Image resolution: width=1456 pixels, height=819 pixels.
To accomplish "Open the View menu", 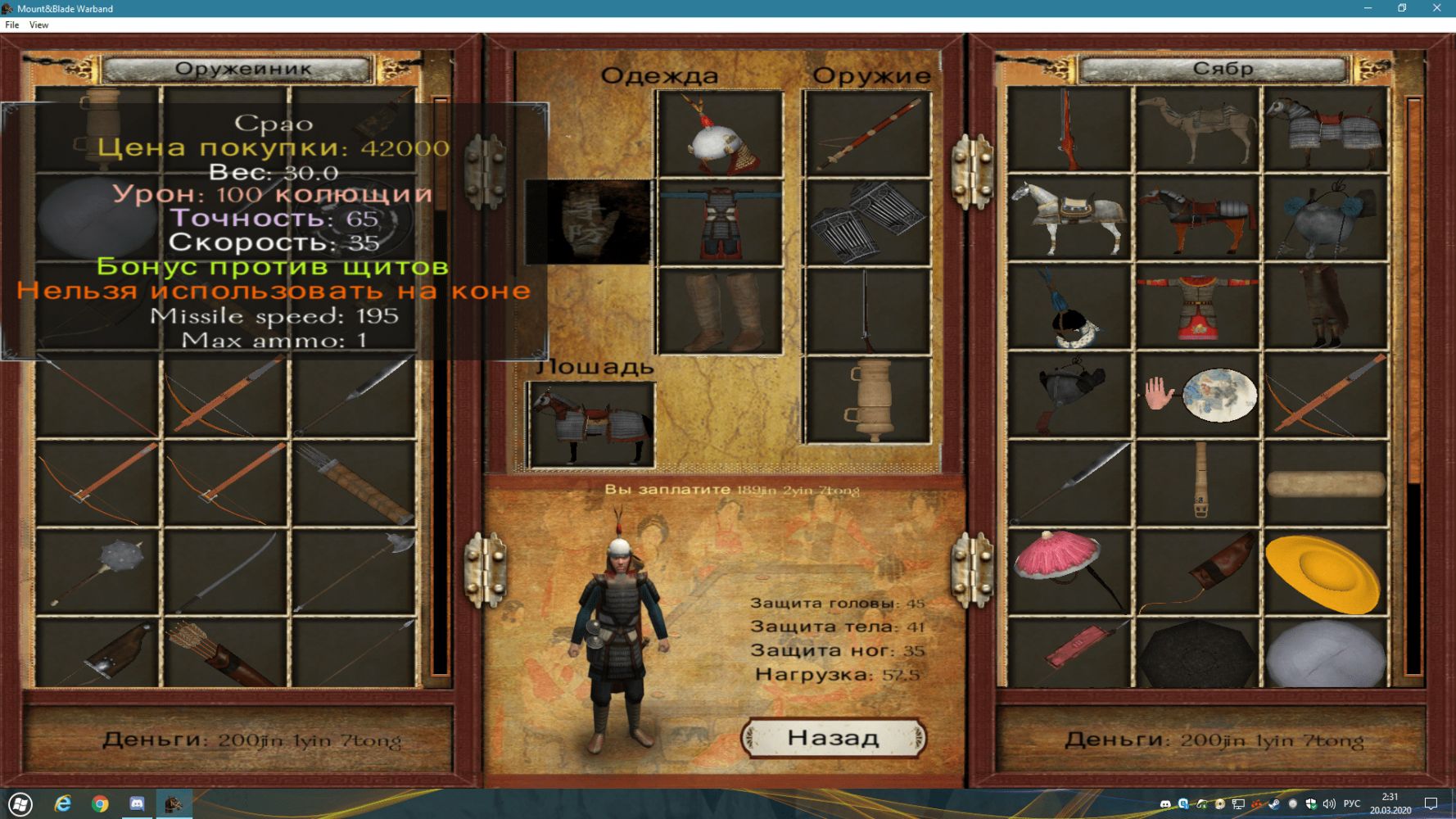I will pyautogui.click(x=38, y=25).
